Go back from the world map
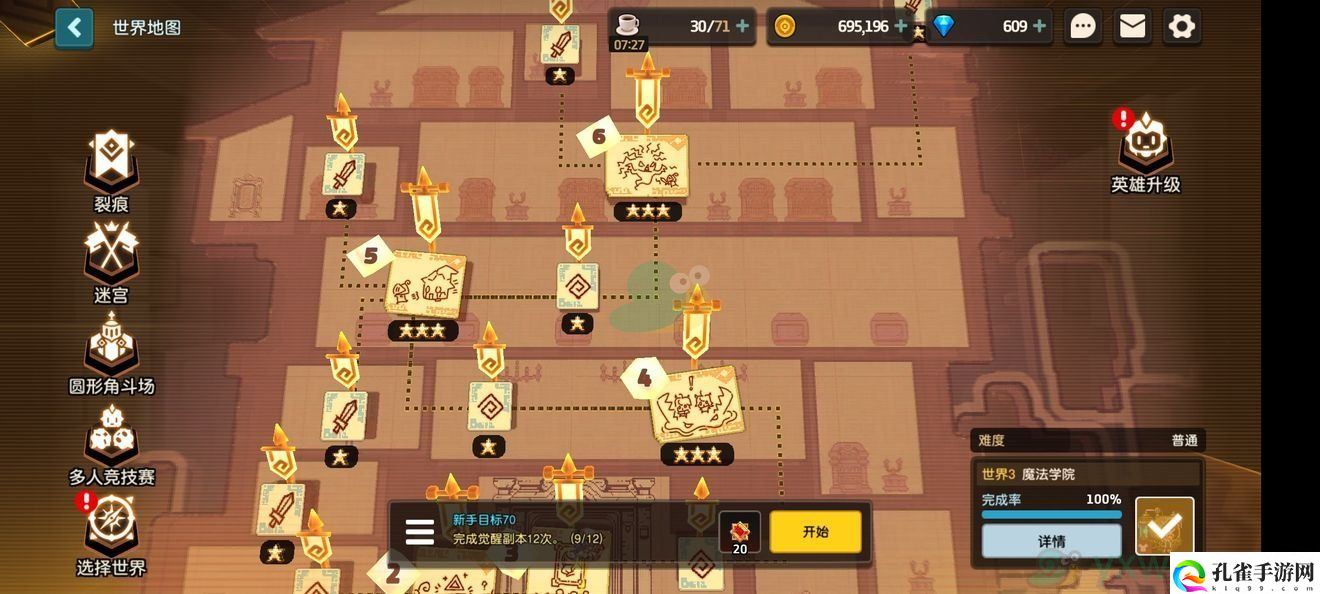The width and height of the screenshot is (1320, 594). tap(74, 27)
